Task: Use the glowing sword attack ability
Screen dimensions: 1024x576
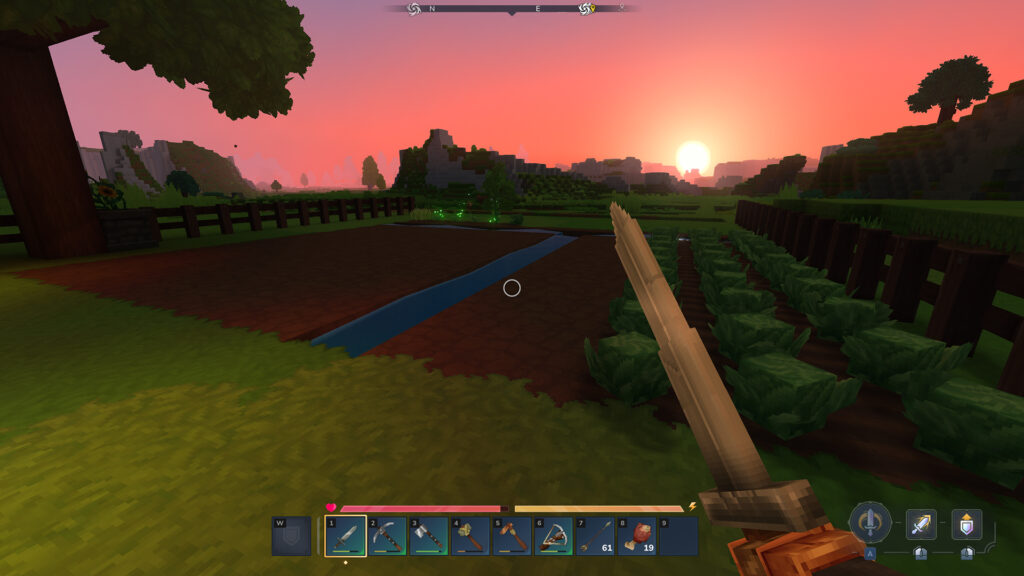Action: [x=921, y=524]
